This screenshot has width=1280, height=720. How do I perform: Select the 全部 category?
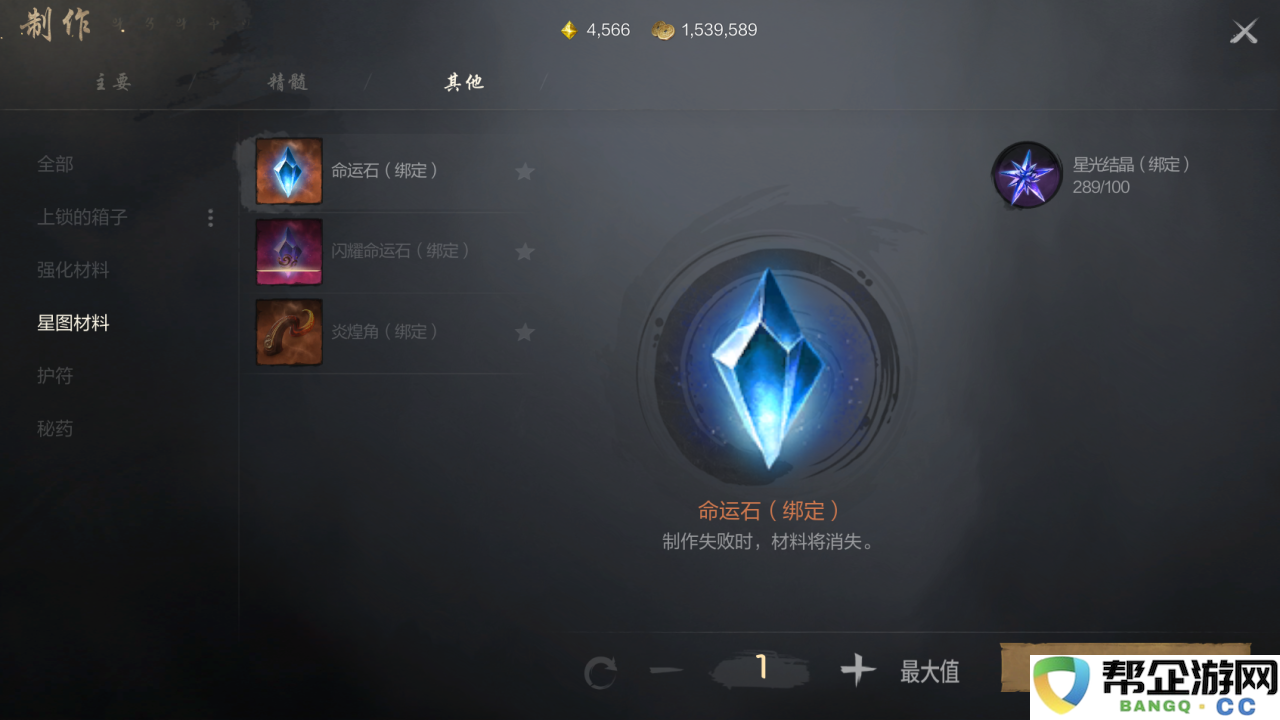point(55,164)
